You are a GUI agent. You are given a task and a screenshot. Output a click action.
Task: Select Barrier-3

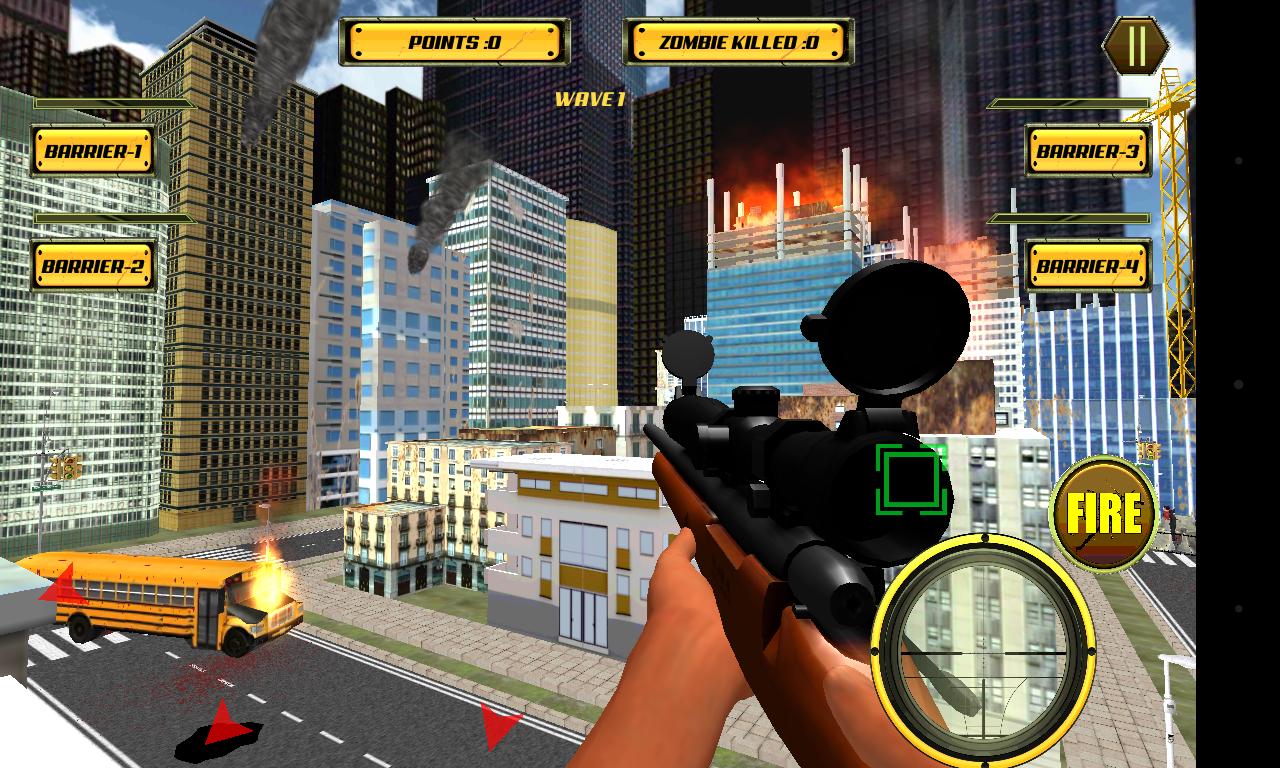1089,149
